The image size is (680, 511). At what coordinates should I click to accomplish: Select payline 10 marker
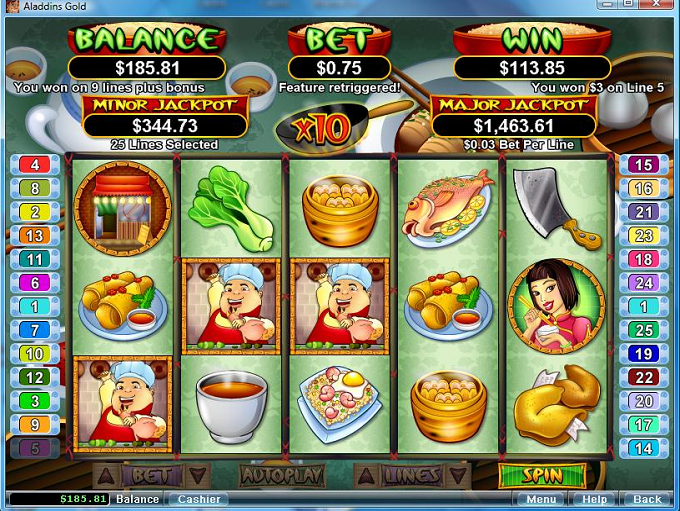point(34,354)
